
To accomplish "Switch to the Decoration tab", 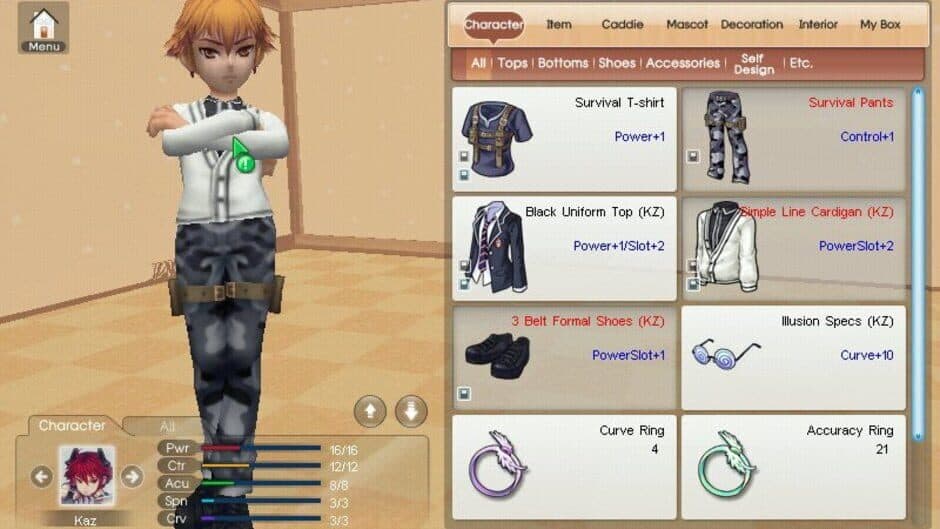I will click(x=751, y=24).
